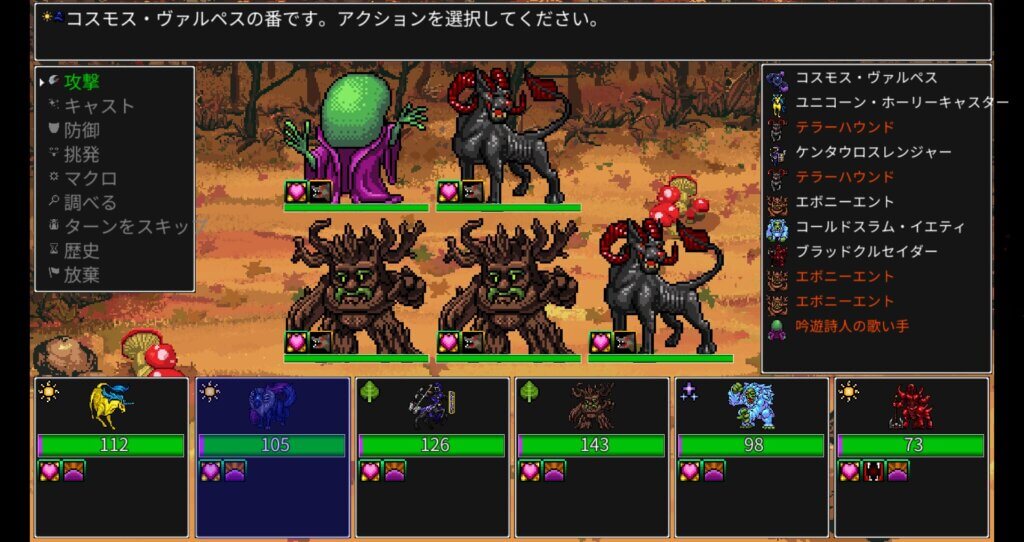This screenshot has width=1024, height=542.
Task: Click the highlighted party card with 105 HP
Action: 273,456
